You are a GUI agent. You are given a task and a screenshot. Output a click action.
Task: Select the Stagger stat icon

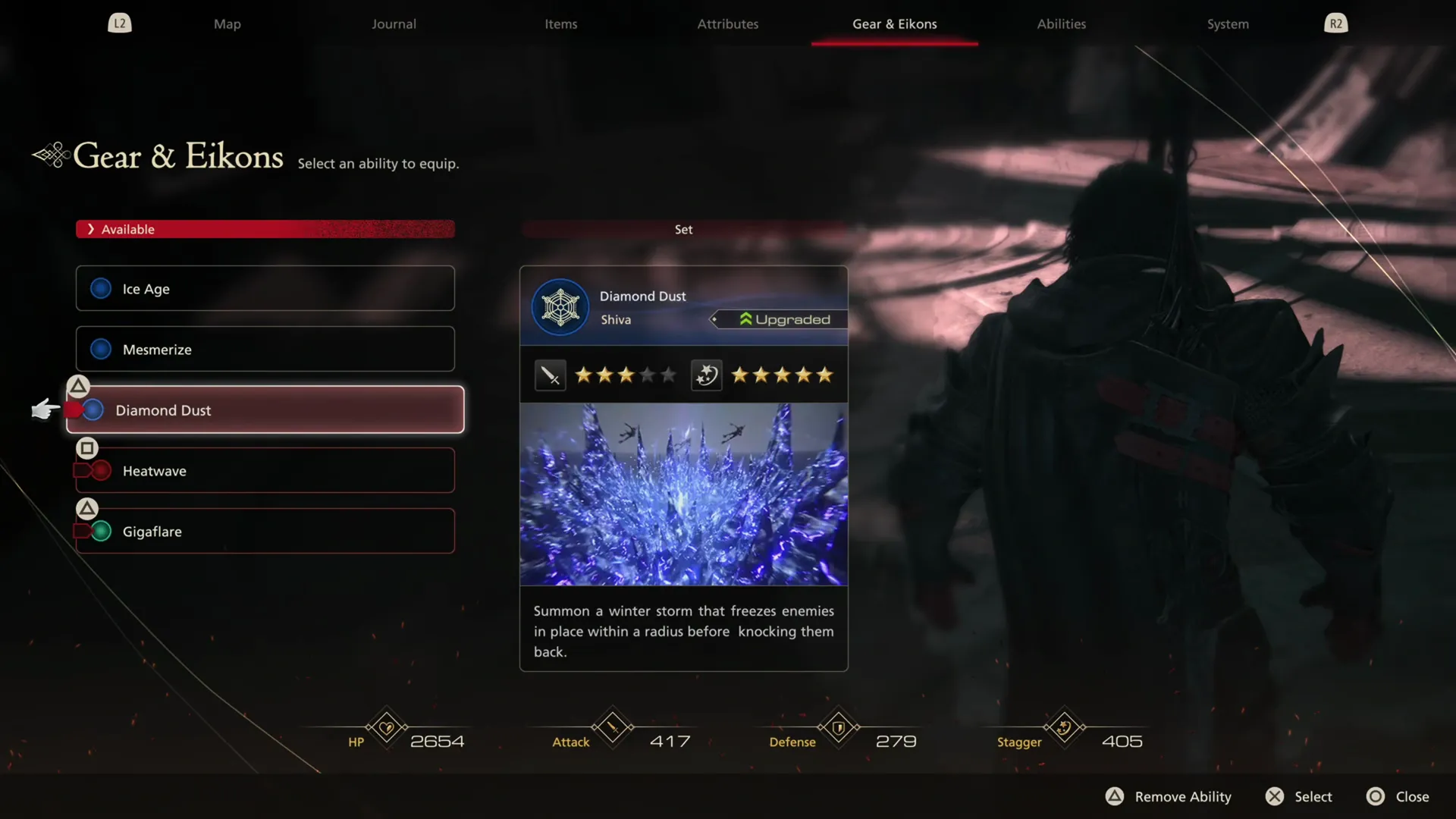click(x=1064, y=728)
